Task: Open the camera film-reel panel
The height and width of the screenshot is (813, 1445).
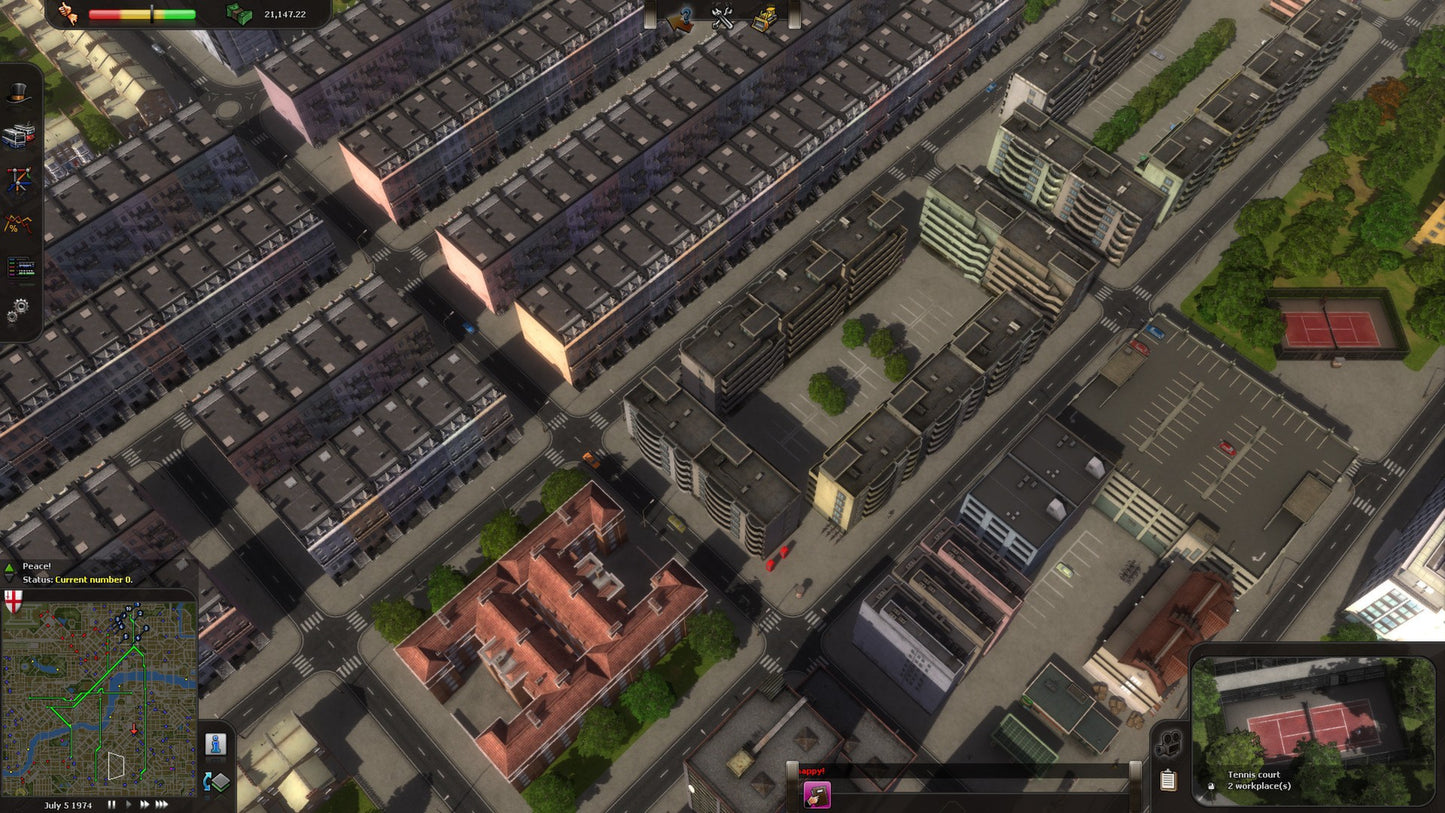Action: 1169,744
